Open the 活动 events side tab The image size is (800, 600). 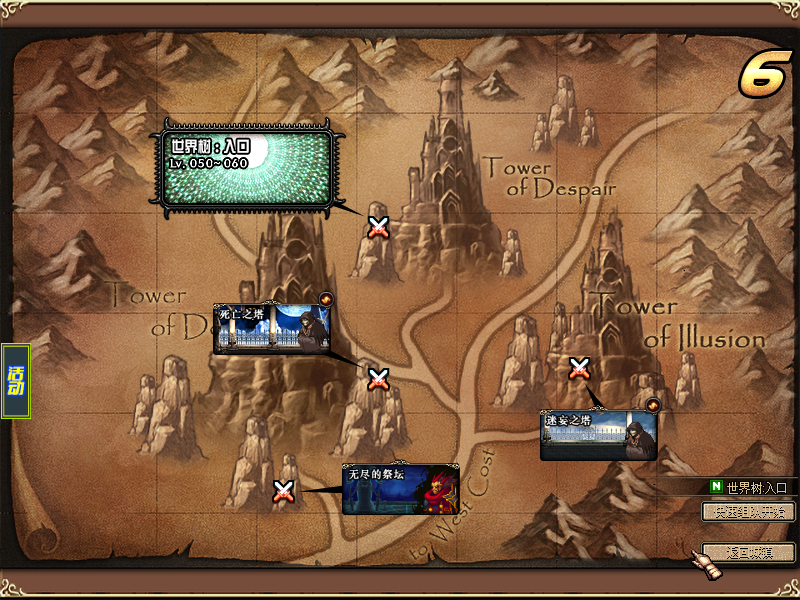click(16, 381)
